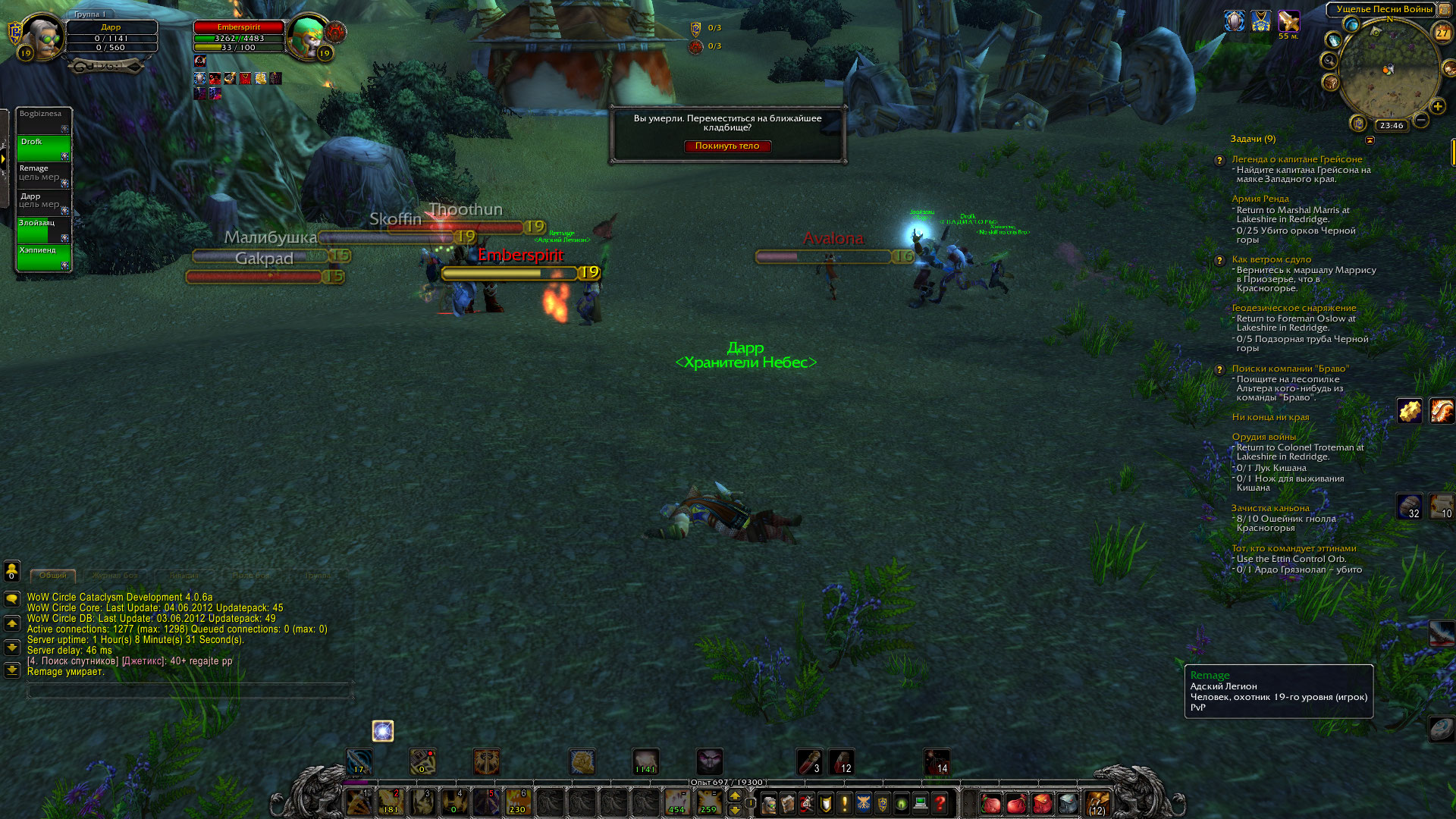Zoom in the minimap with plus button
Viewport: 1456px width, 819px height.
(1437, 107)
